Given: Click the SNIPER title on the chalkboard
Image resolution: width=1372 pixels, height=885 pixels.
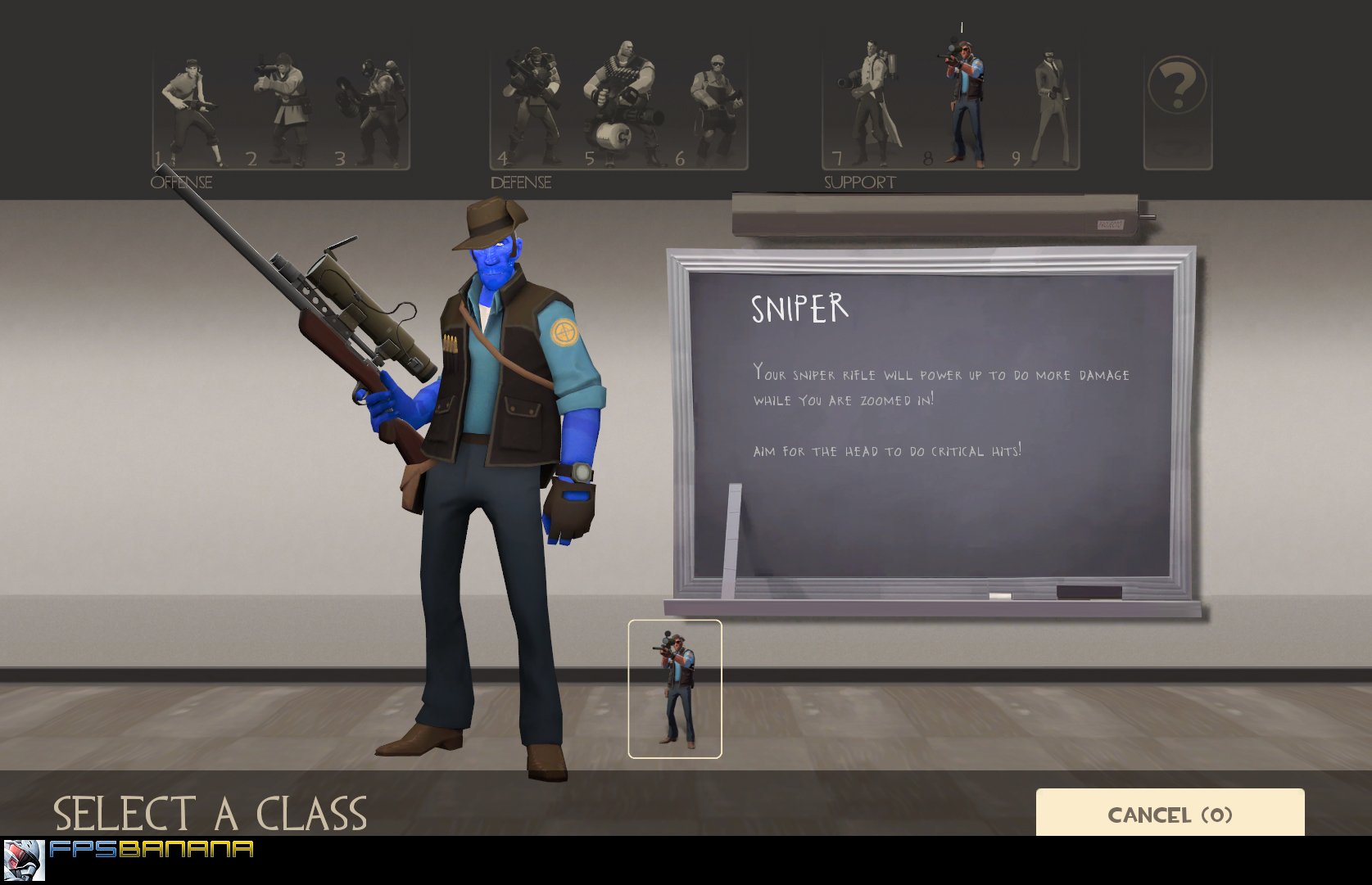Looking at the screenshot, I should click(800, 309).
